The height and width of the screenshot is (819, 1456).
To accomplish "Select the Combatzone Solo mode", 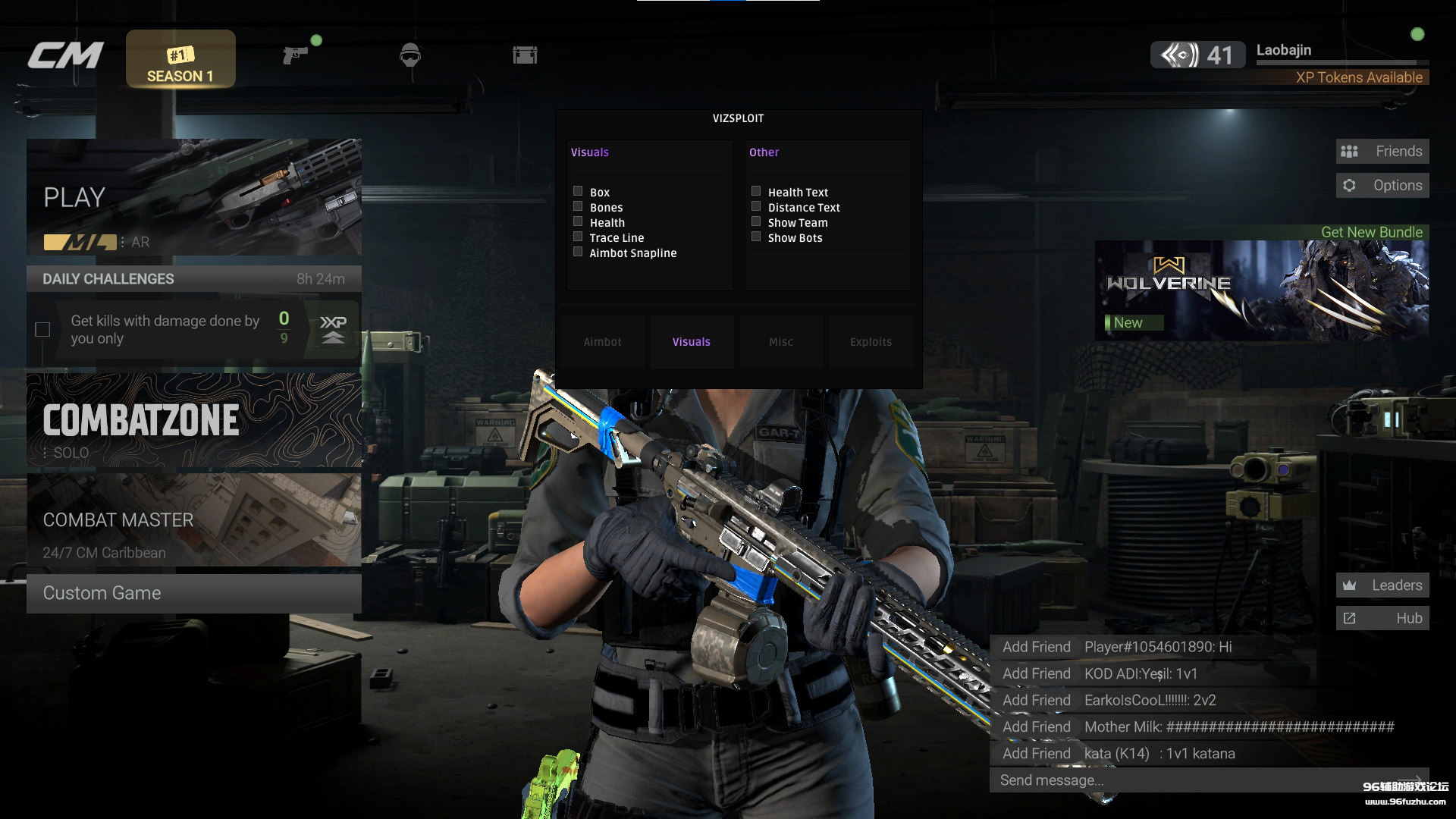I will pos(193,421).
